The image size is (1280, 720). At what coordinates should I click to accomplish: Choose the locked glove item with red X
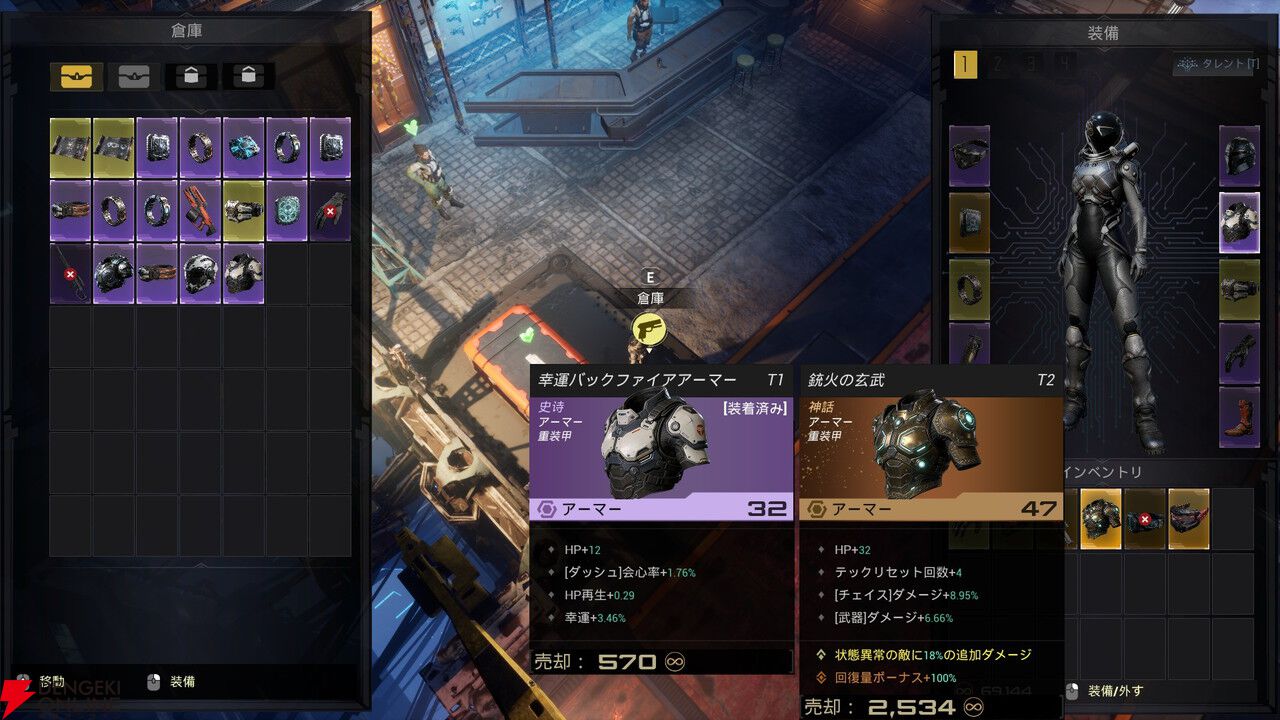click(x=329, y=211)
